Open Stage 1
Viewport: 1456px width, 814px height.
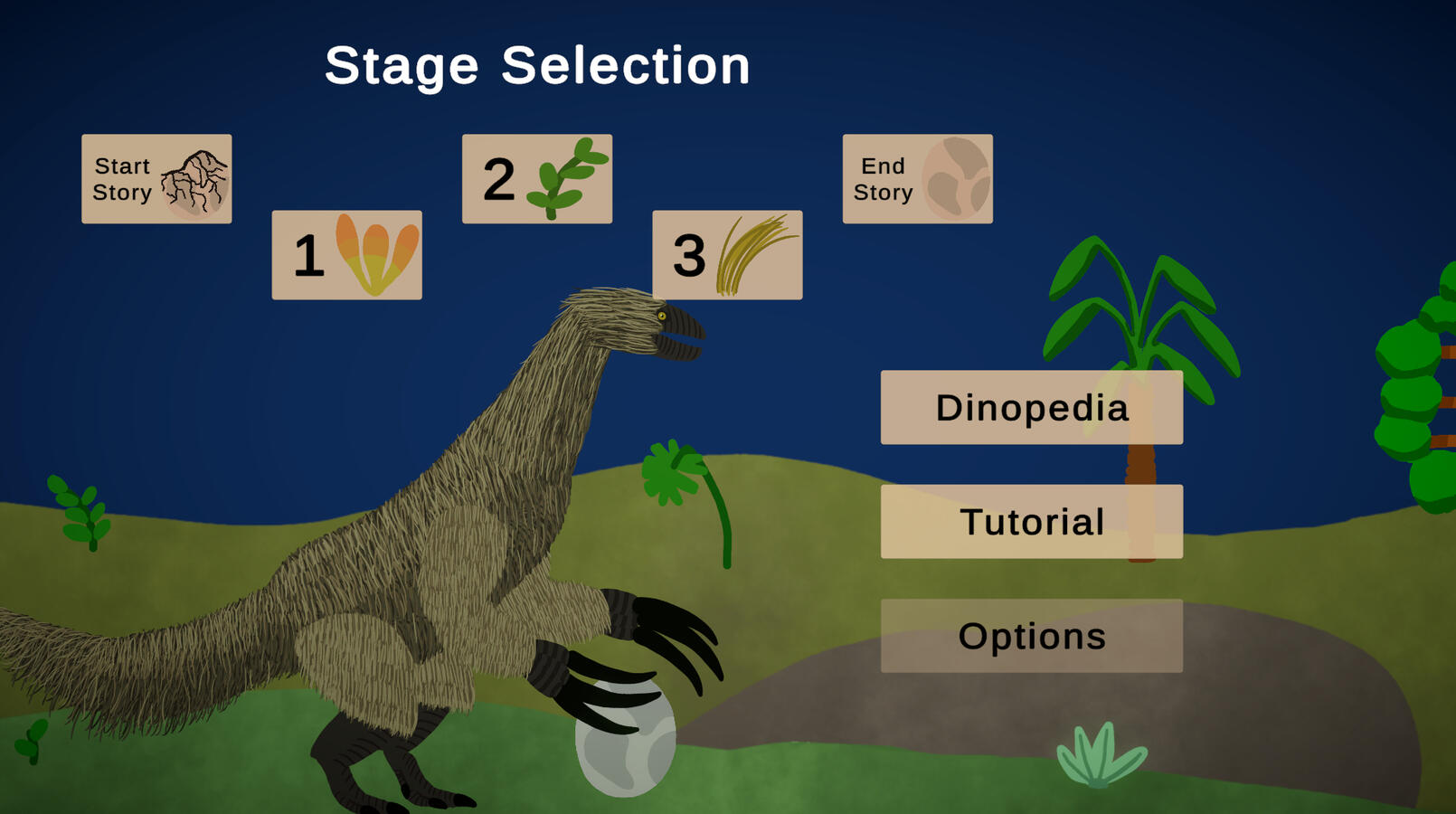click(x=346, y=254)
